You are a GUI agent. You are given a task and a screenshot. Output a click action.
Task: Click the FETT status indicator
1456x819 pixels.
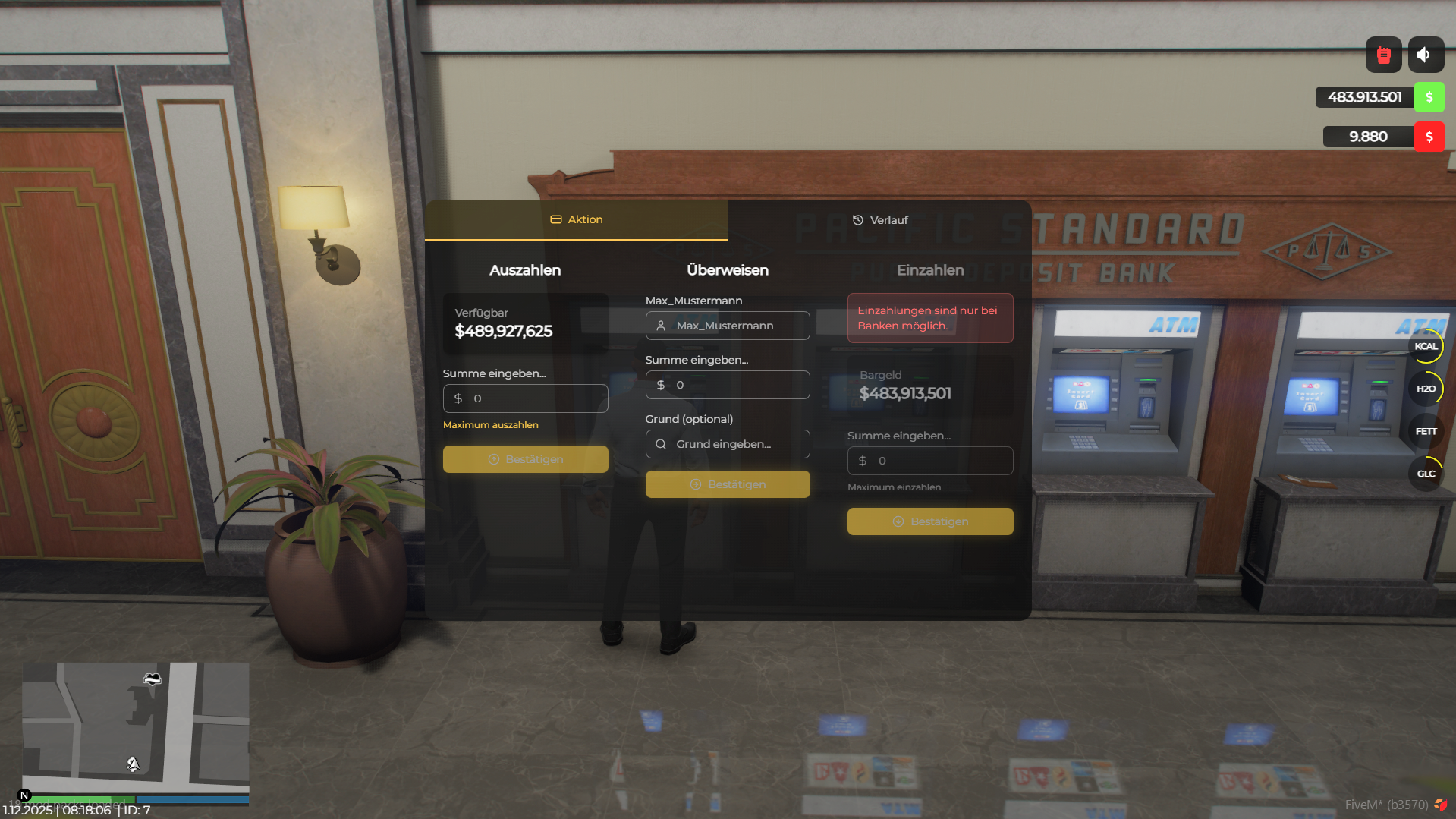click(x=1426, y=430)
